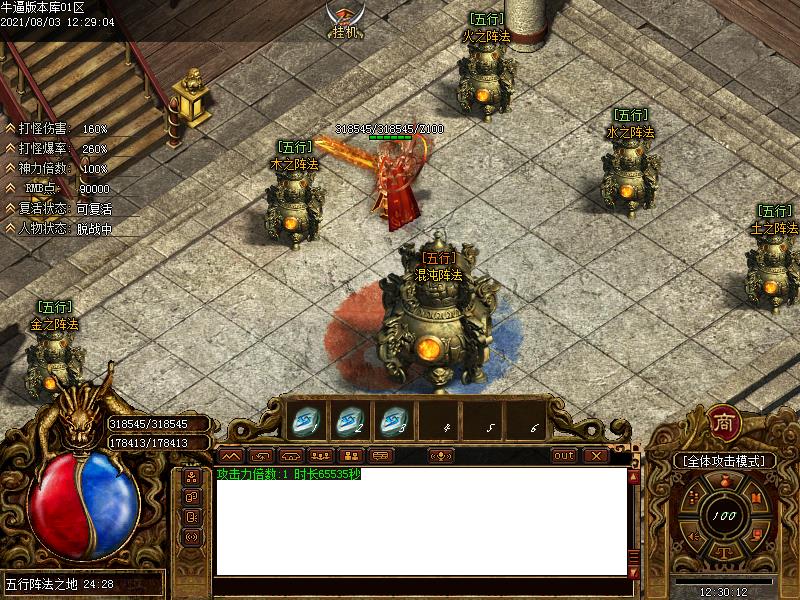Click the out button above the chat
The width and height of the screenshot is (800, 600).
pyautogui.click(x=565, y=456)
